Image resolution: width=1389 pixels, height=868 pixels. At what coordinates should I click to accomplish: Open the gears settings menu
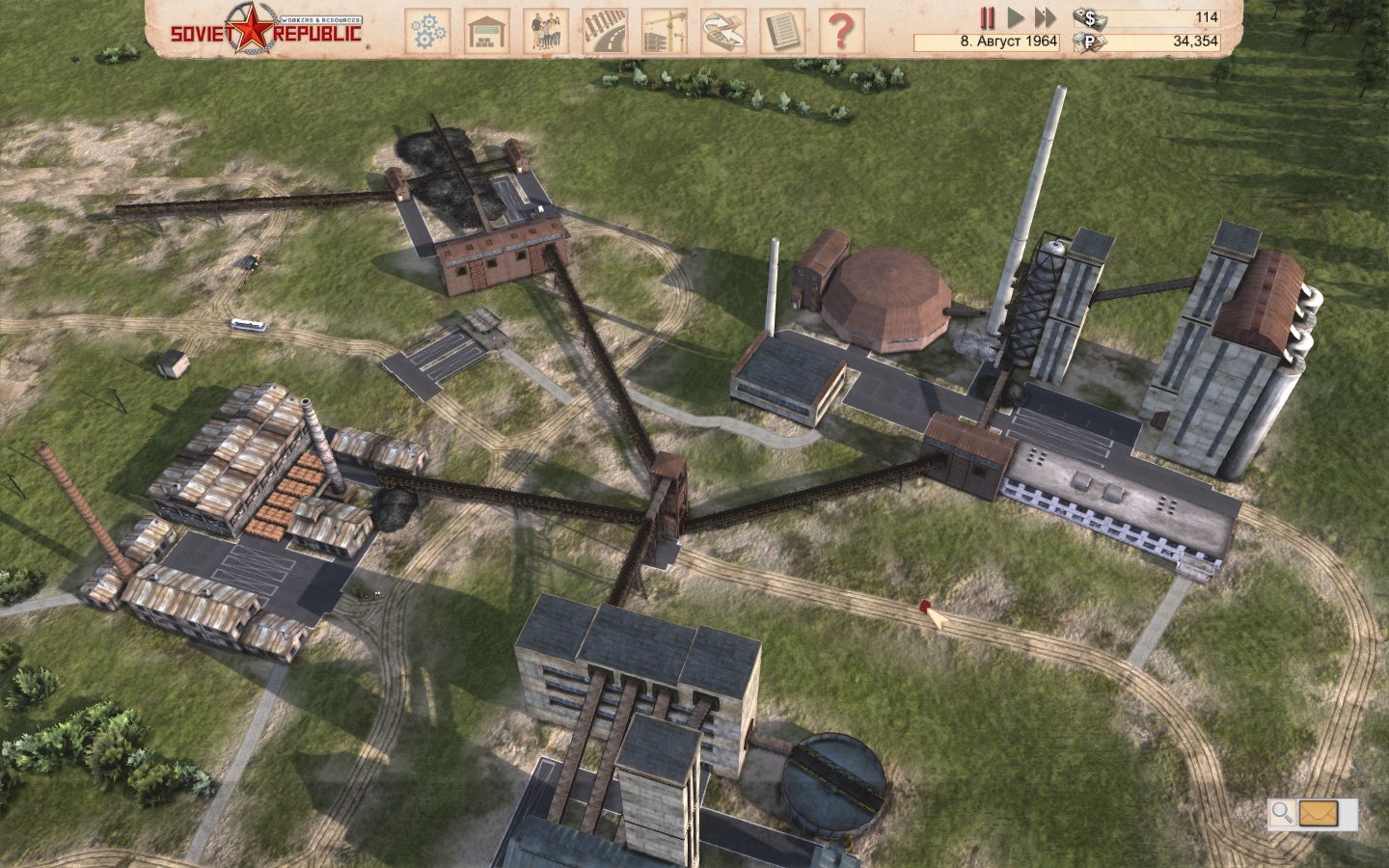(x=426, y=30)
